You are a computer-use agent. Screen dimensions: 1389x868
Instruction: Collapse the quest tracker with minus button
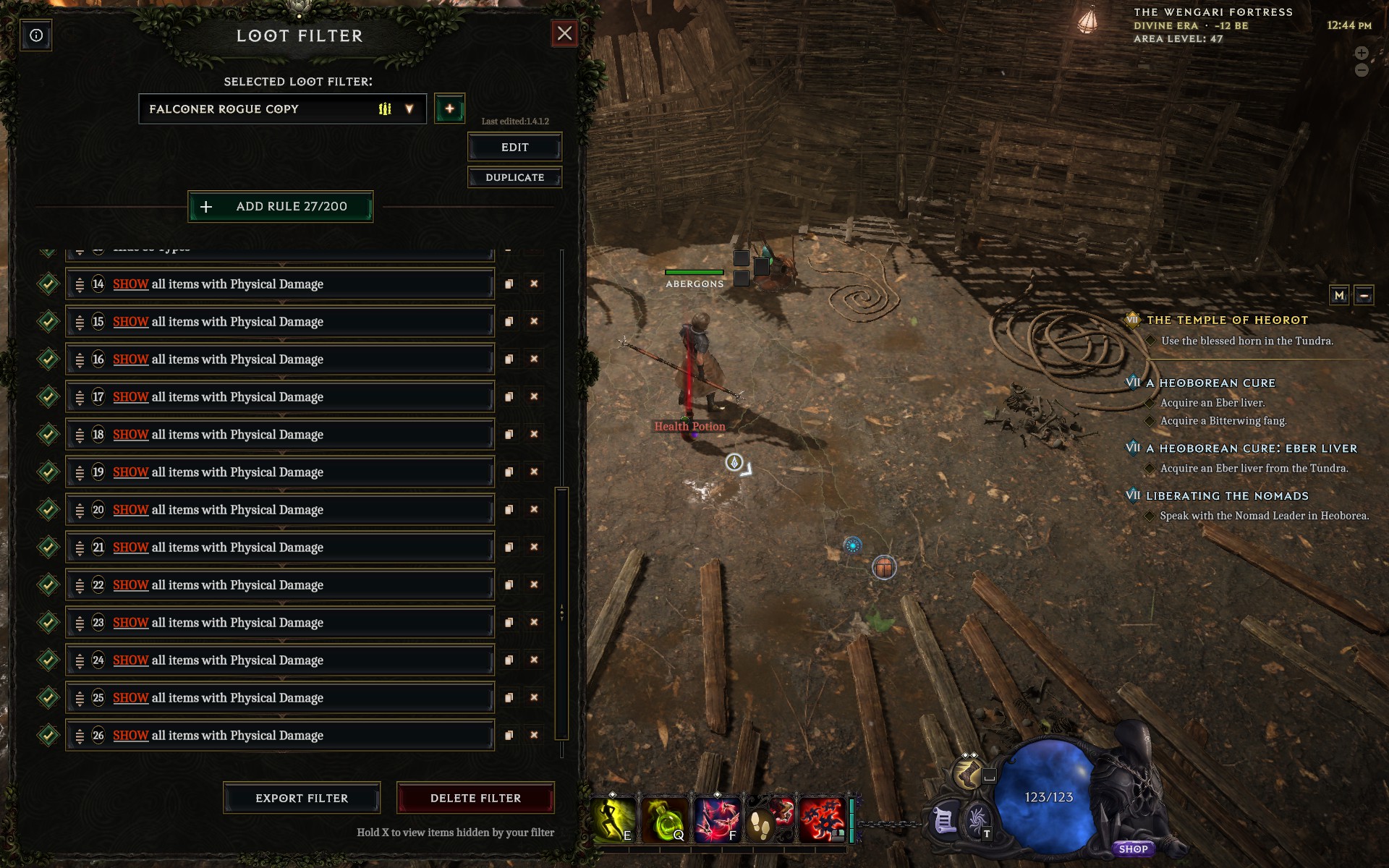pos(1364,295)
